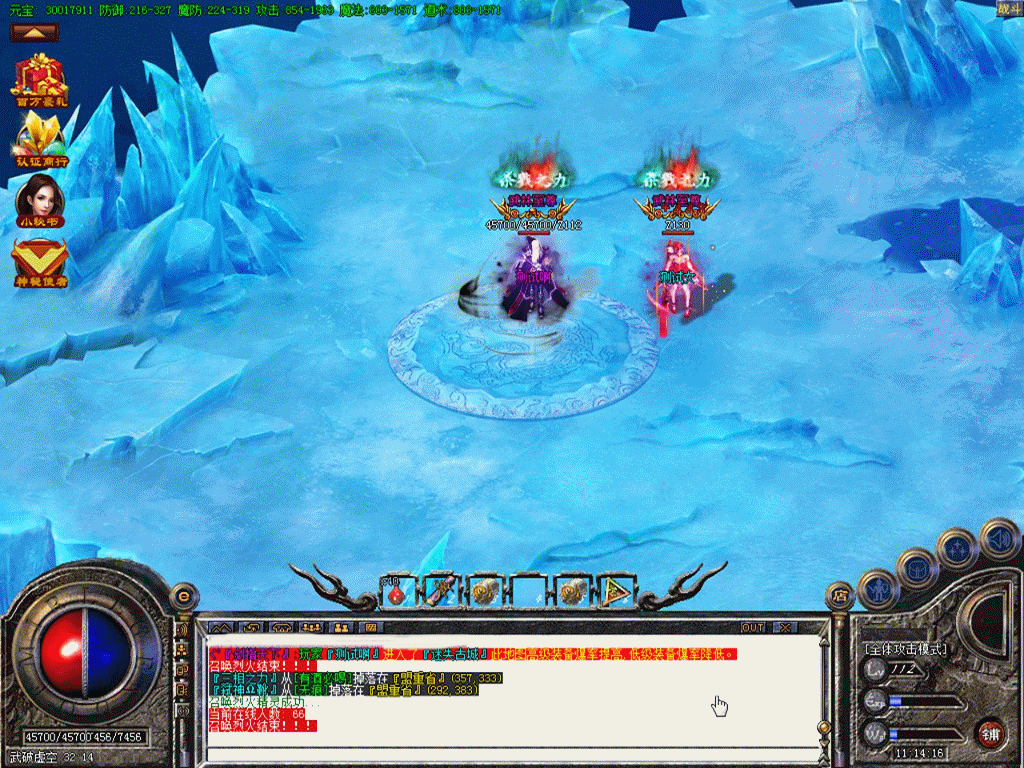Open the character figure menu button
1024x768 pixels.
click(x=880, y=588)
